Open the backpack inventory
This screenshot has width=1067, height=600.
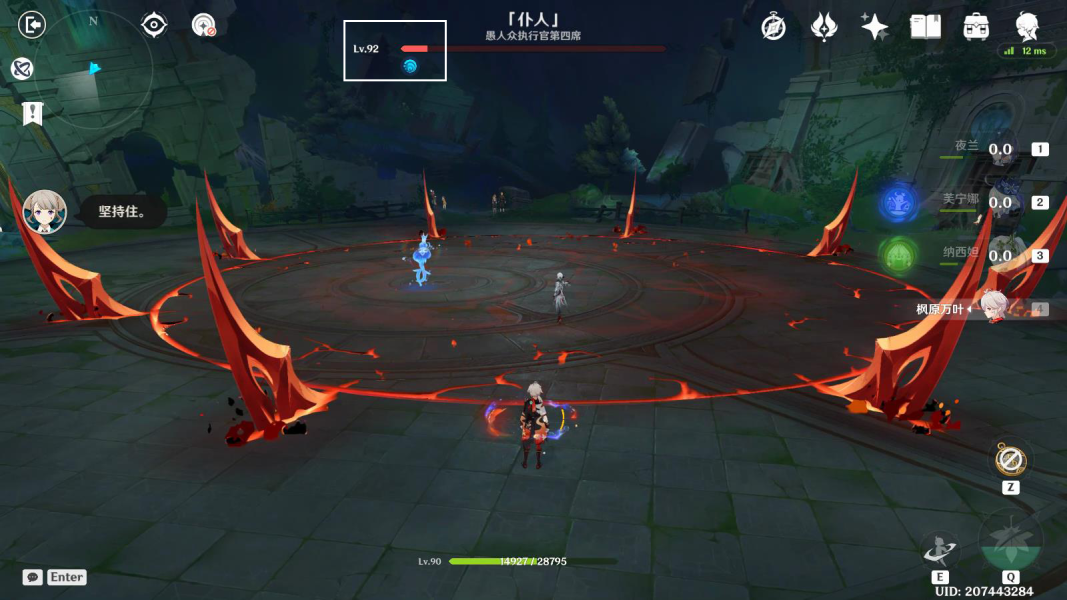click(x=976, y=27)
